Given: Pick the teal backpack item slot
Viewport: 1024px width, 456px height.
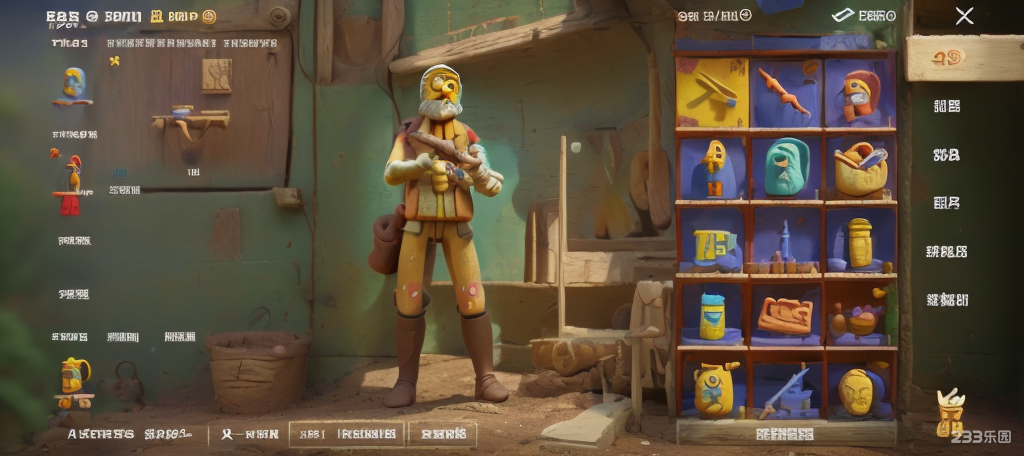Looking at the screenshot, I should point(786,167).
